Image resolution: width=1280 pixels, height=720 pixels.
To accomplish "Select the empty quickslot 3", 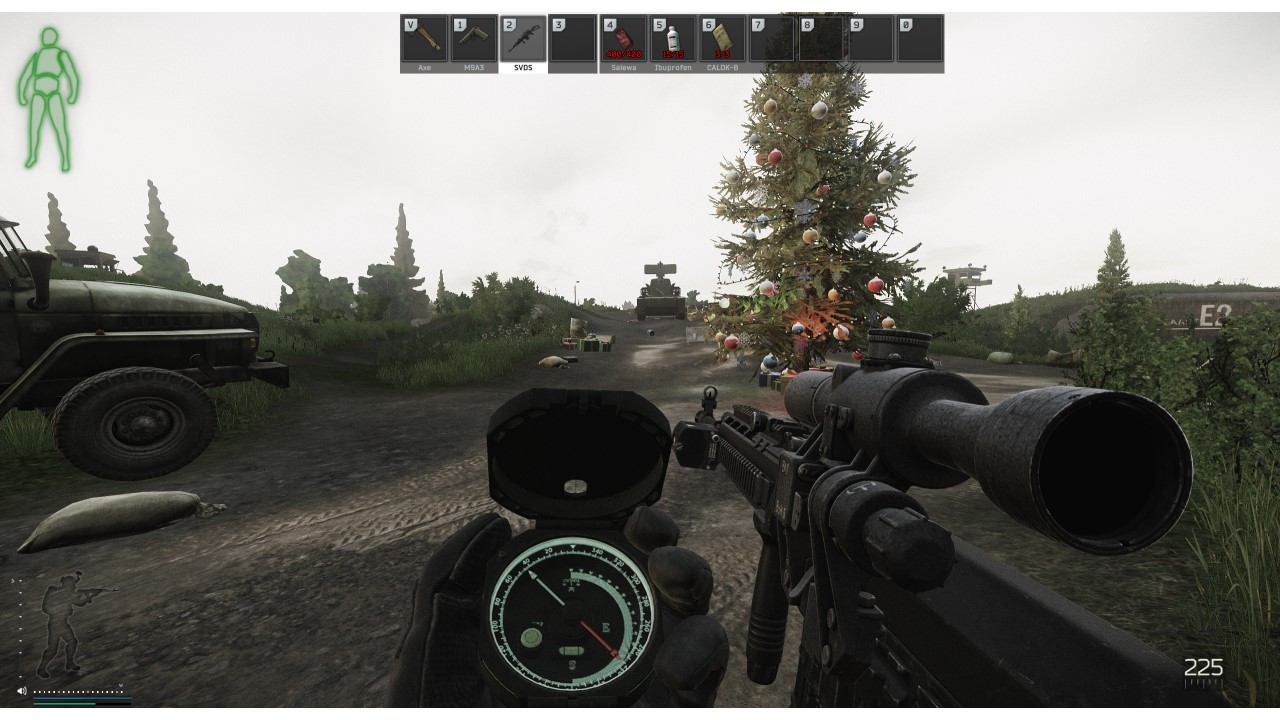I will [x=572, y=38].
